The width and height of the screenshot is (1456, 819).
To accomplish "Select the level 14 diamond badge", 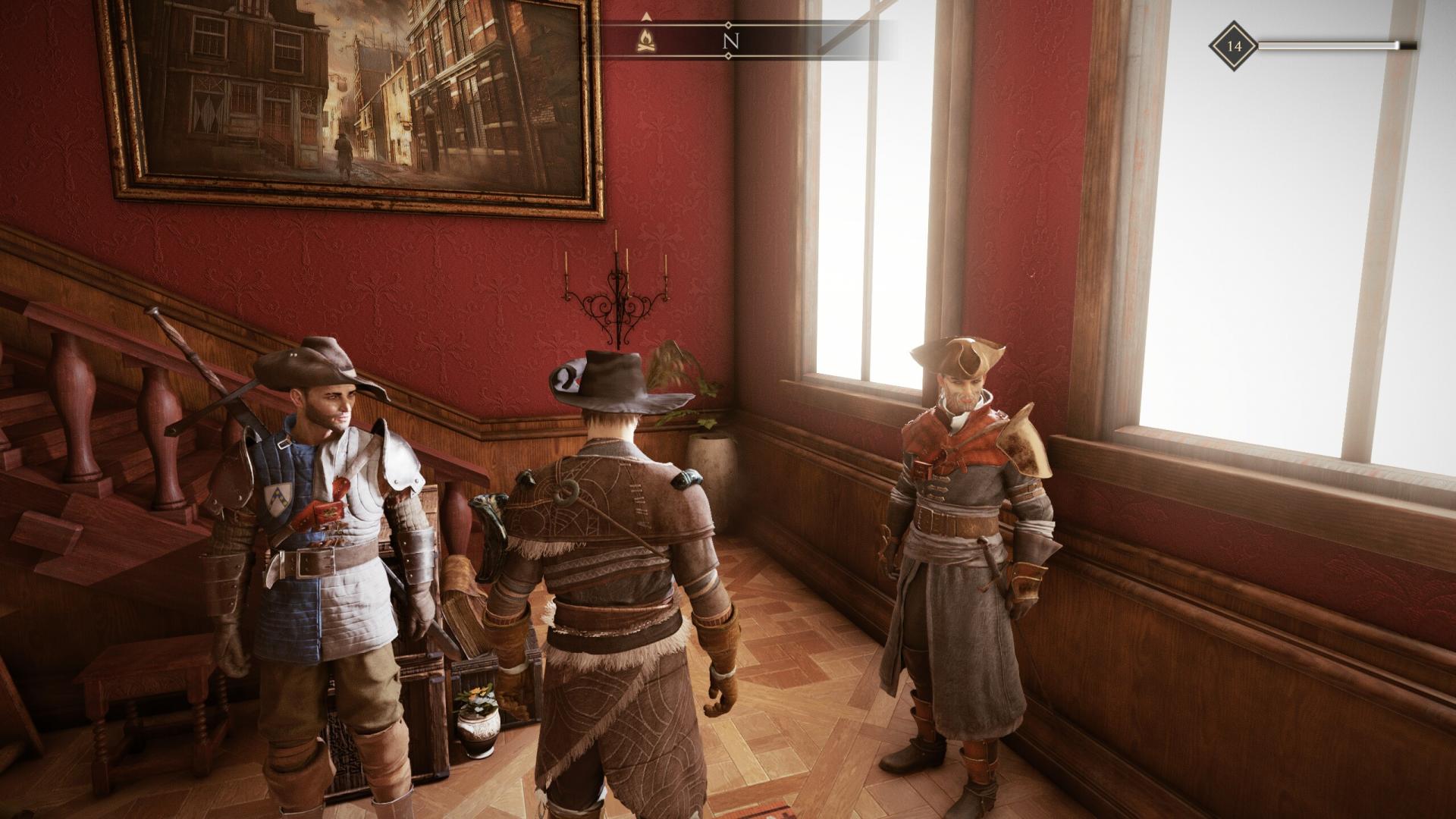I will pos(1234,46).
